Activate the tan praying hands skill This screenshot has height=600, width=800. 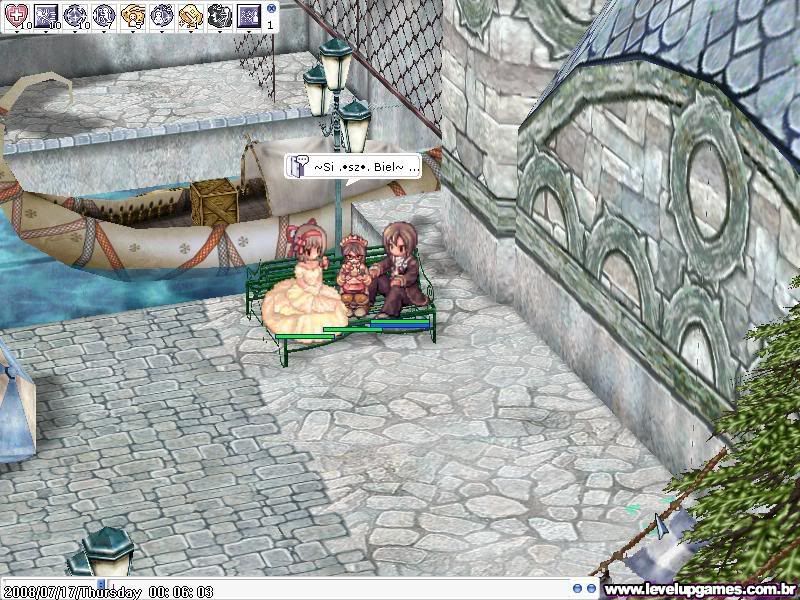coord(133,14)
